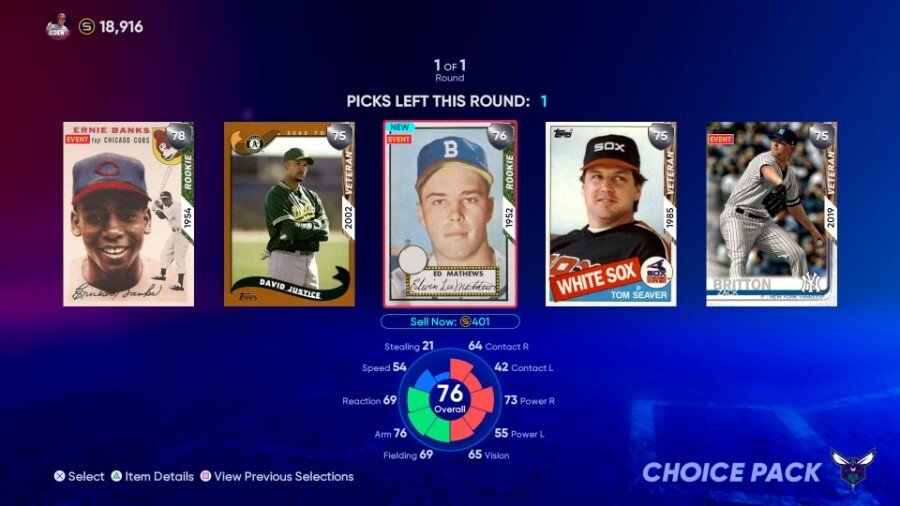This screenshot has height=506, width=900.
Task: Choose the Zack Britton 2019 Yankees card
Action: tap(771, 214)
